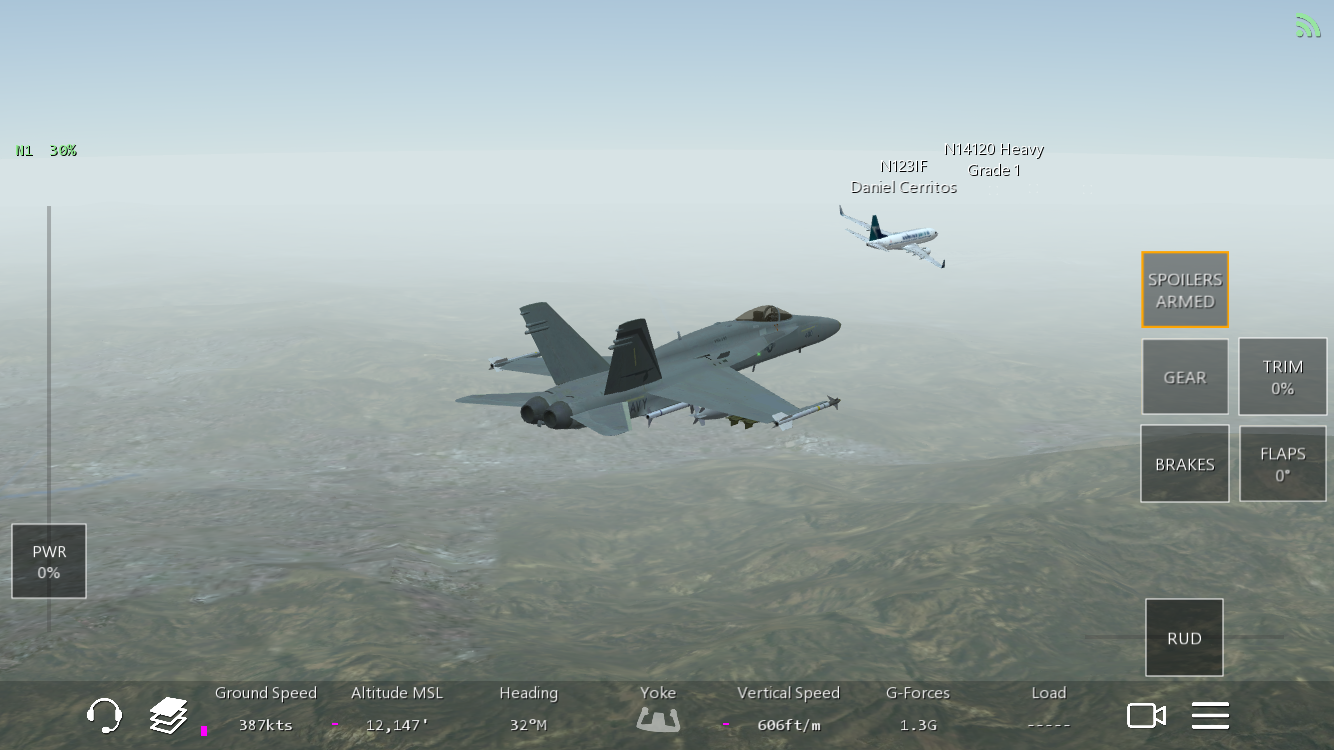1334x750 pixels.
Task: Activate the Brakes button
Action: (x=1185, y=464)
